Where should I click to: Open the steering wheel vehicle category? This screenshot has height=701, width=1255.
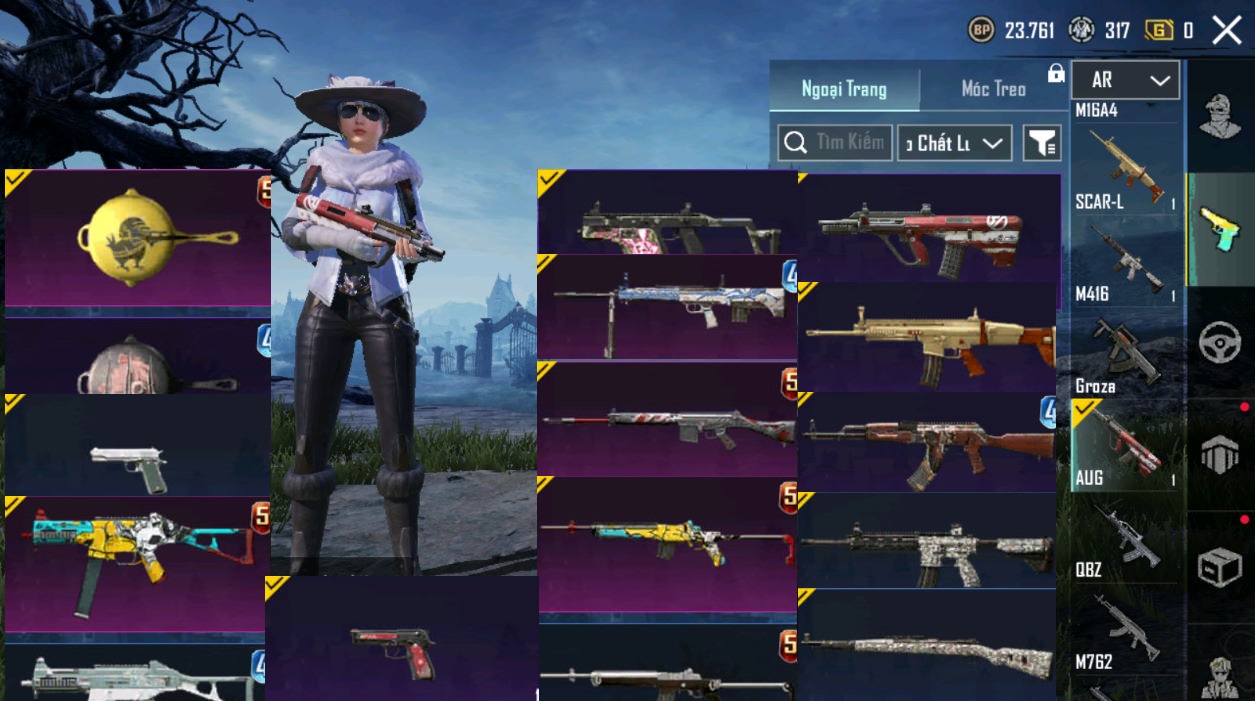1220,342
